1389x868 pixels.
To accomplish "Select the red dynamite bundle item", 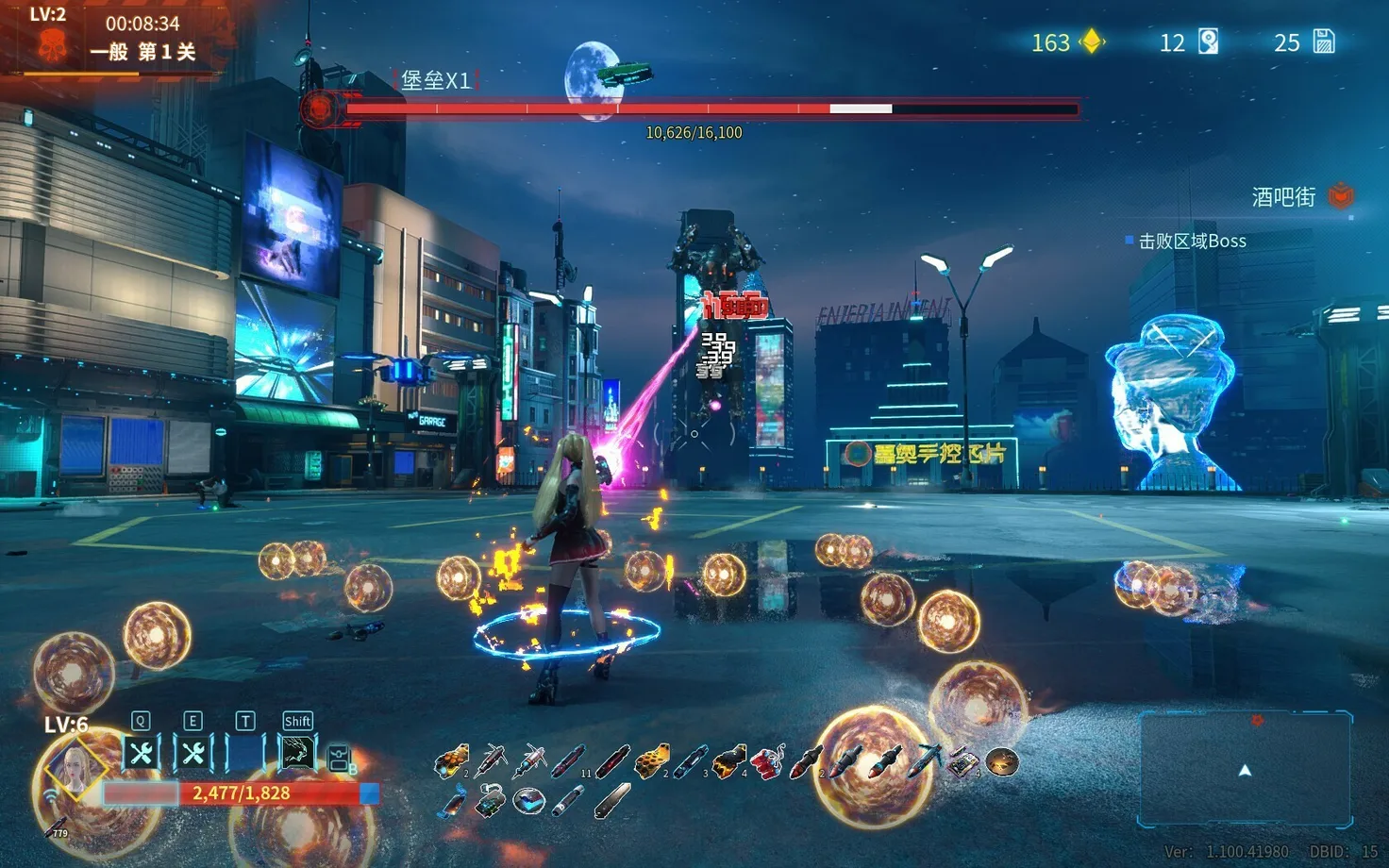I will point(767,760).
